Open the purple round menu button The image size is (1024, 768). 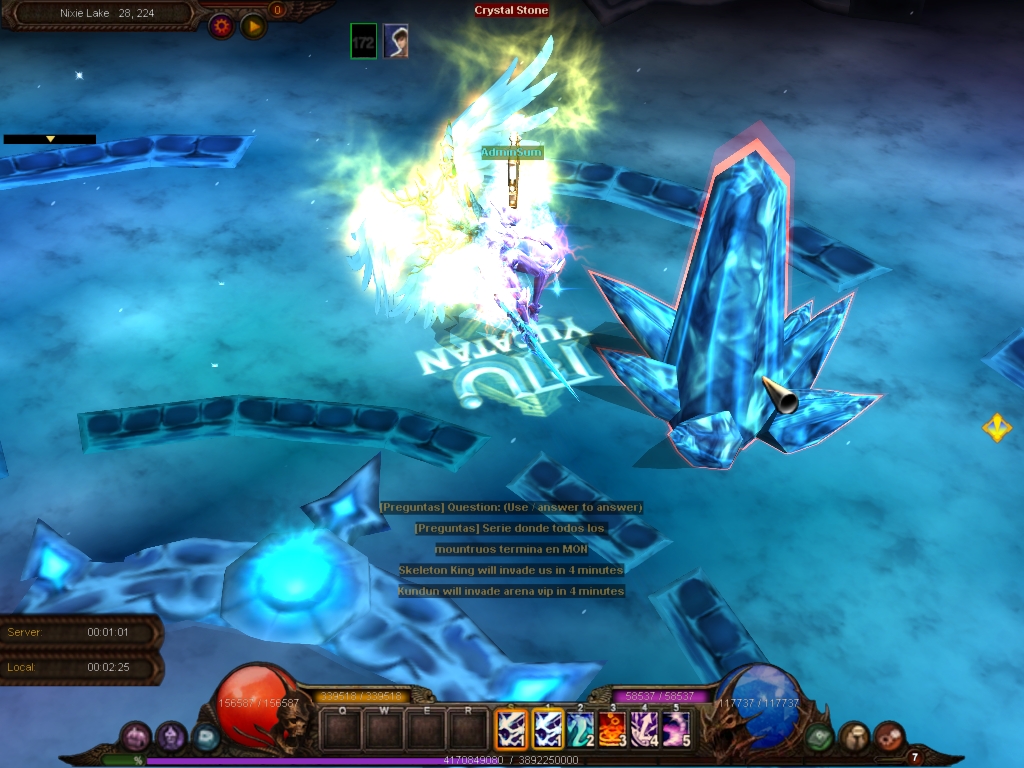[x=171, y=737]
